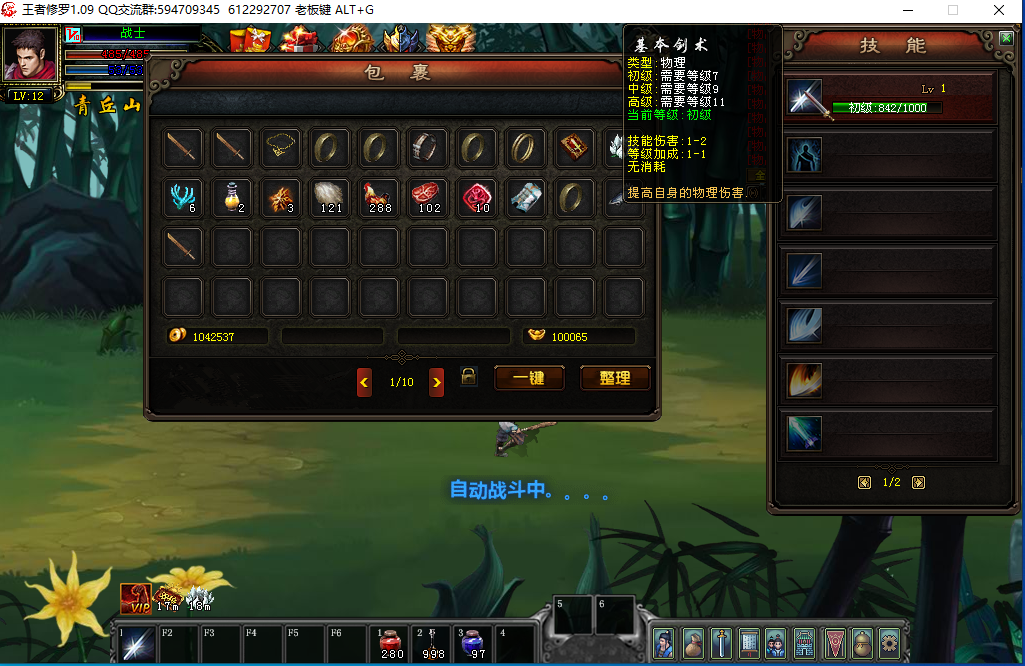
Task: Close the game window
Action: (x=998, y=10)
